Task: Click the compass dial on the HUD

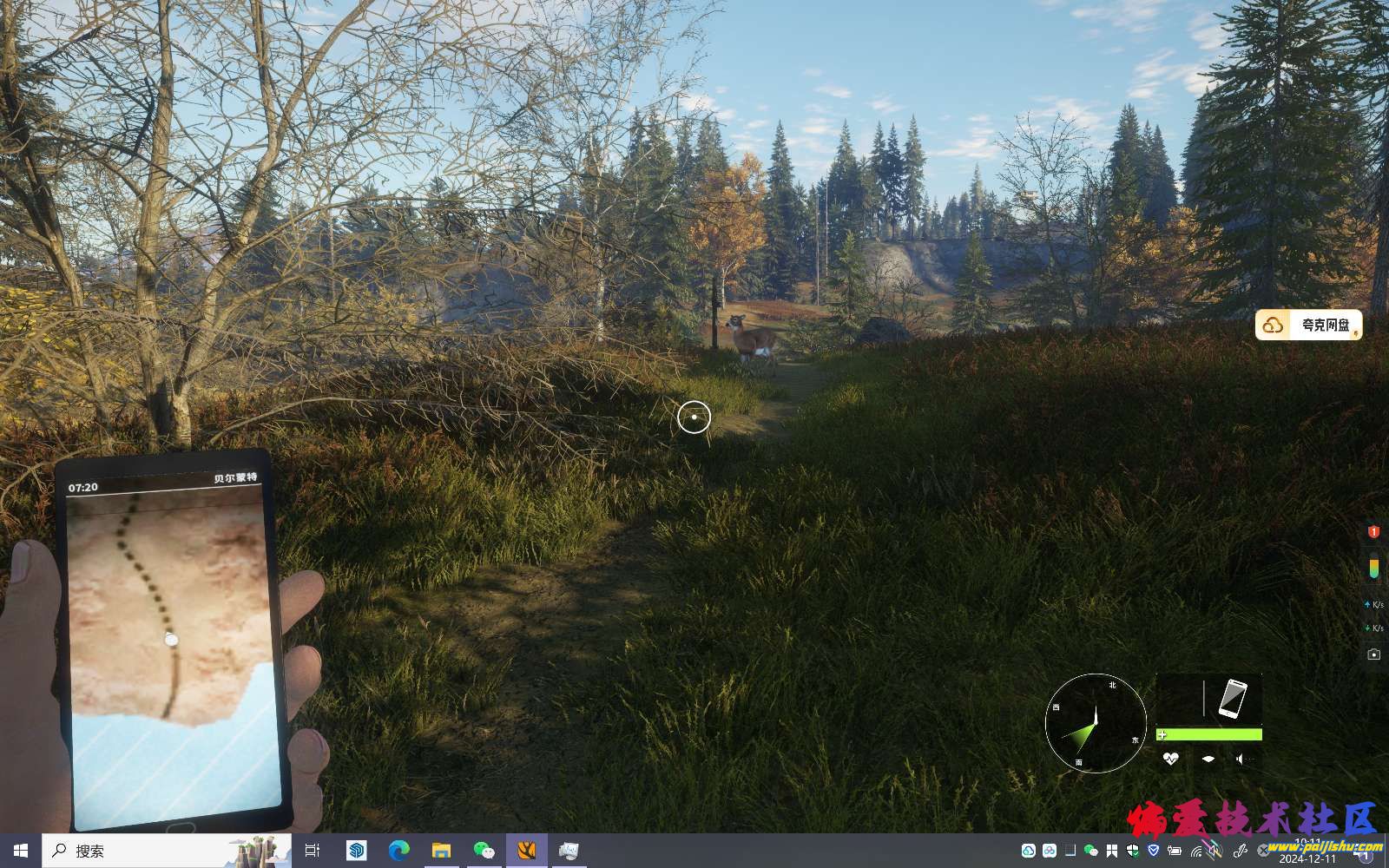Action: (1096, 723)
